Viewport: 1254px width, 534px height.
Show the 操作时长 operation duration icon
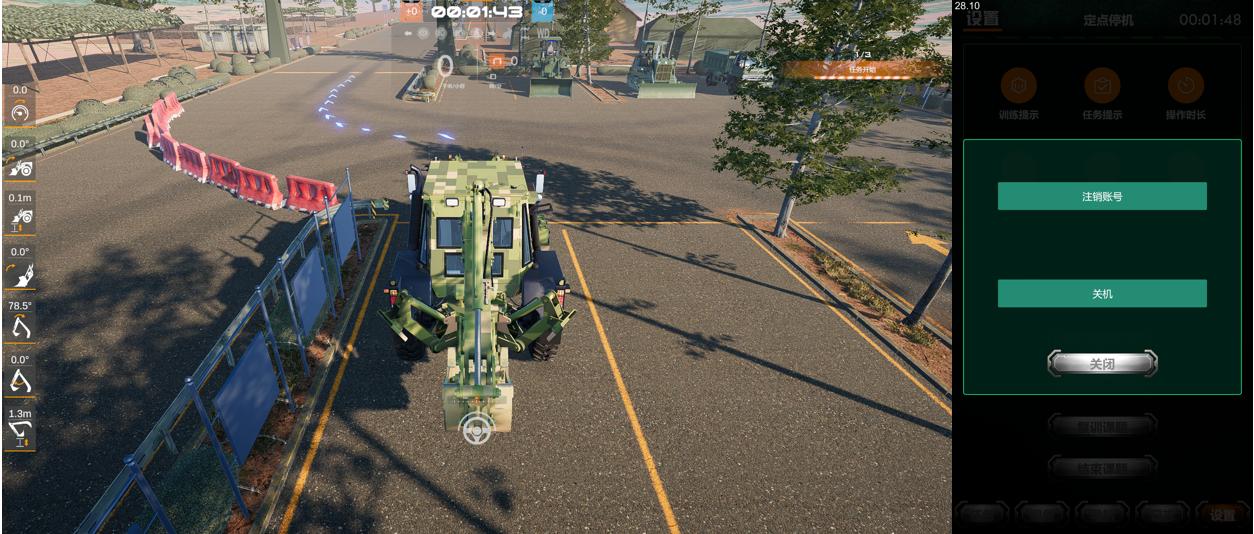point(1185,87)
